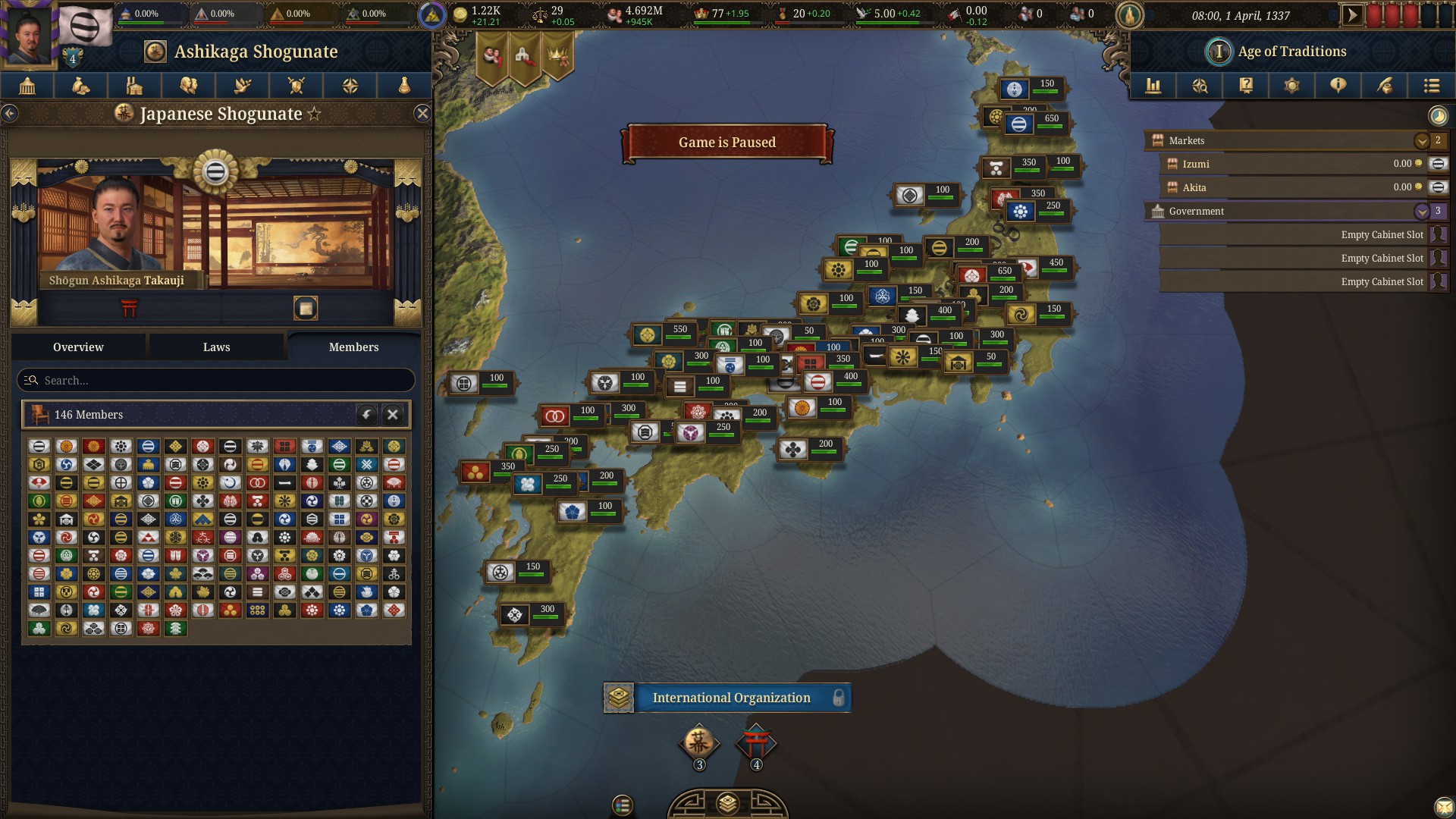Collapse the Government section

click(1422, 212)
